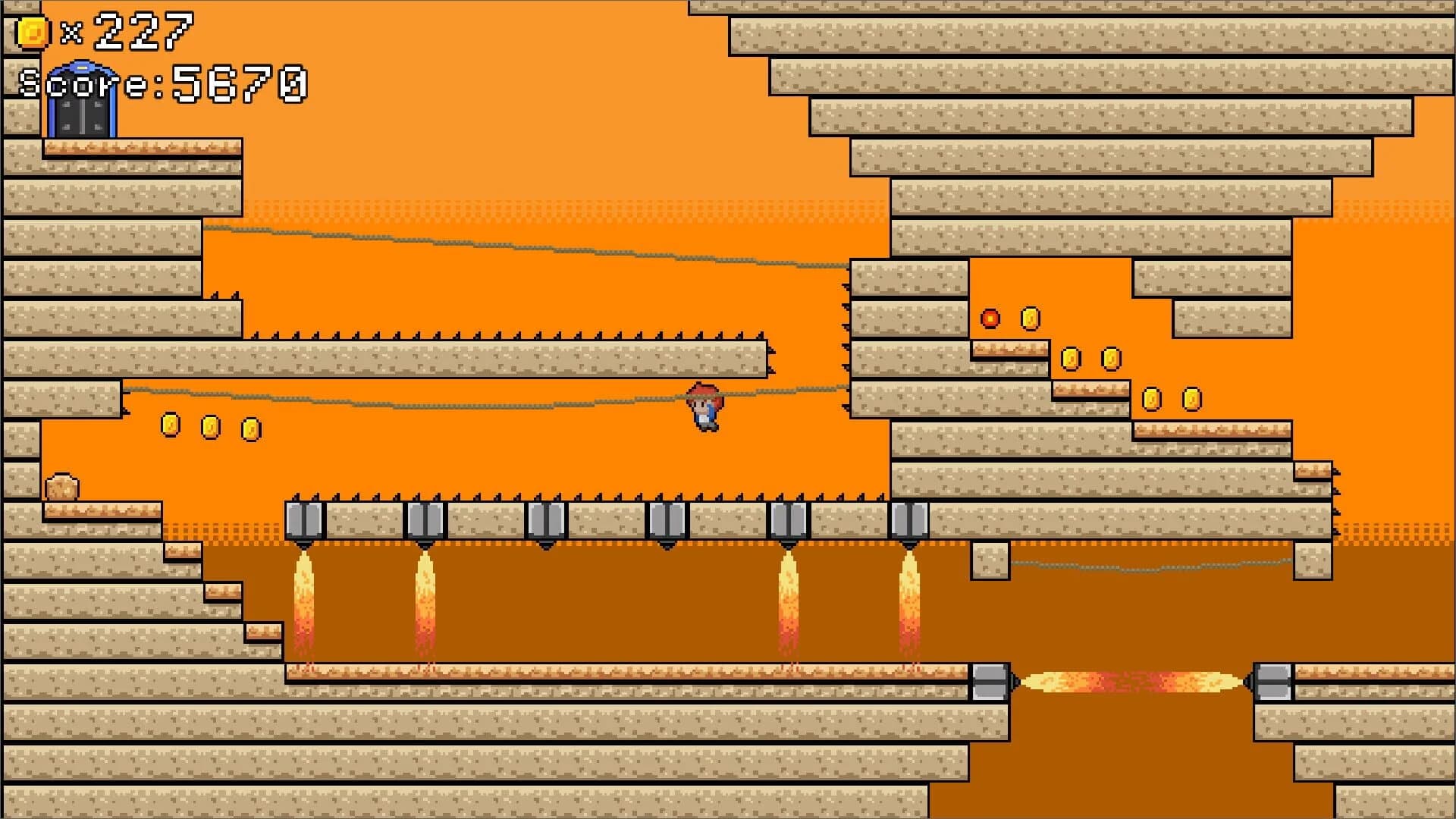Viewport: 1456px width, 819px height.
Task: Select the player character wearing the red hat
Action: point(704,409)
